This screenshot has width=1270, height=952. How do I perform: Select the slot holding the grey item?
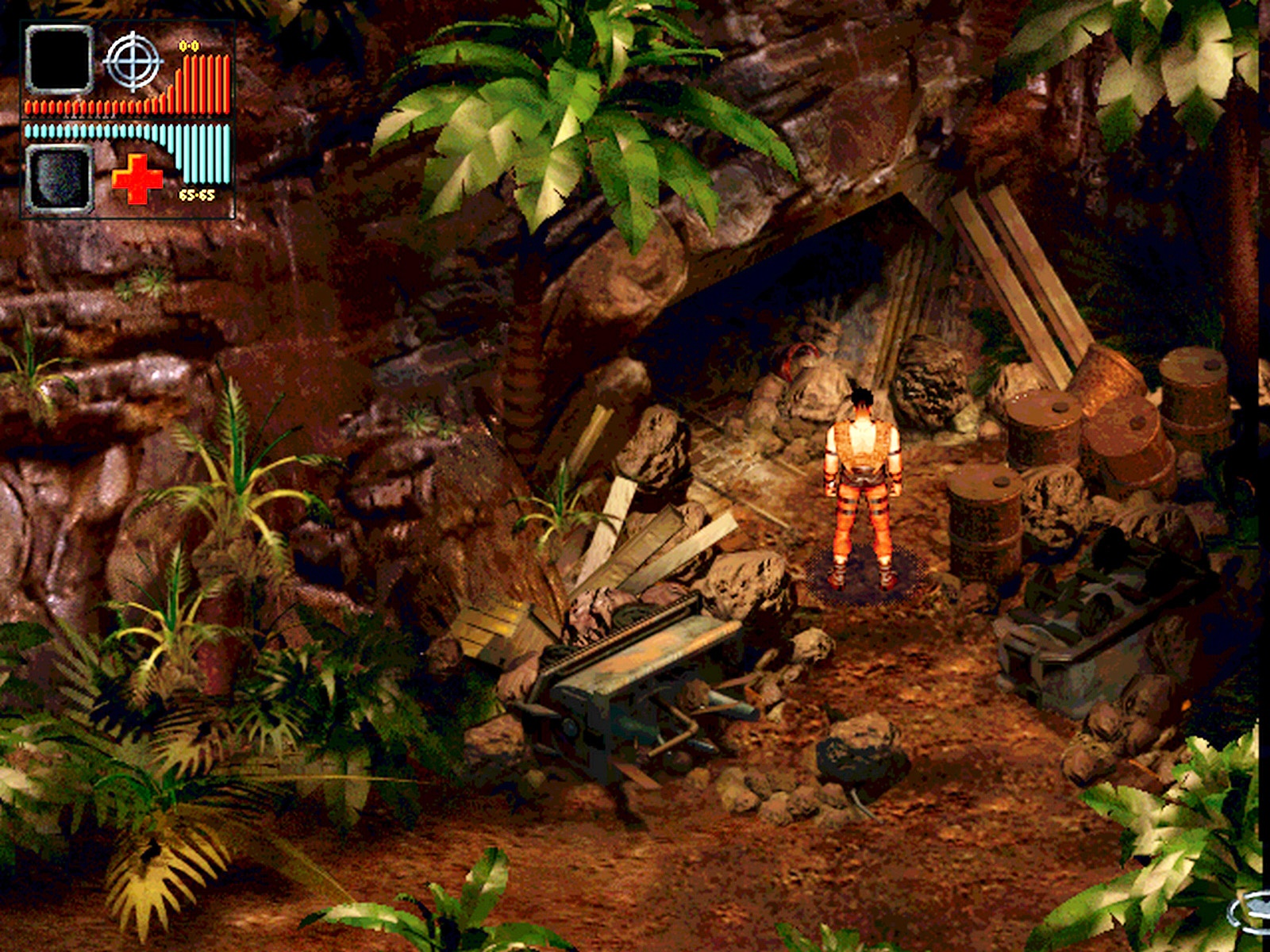click(59, 178)
